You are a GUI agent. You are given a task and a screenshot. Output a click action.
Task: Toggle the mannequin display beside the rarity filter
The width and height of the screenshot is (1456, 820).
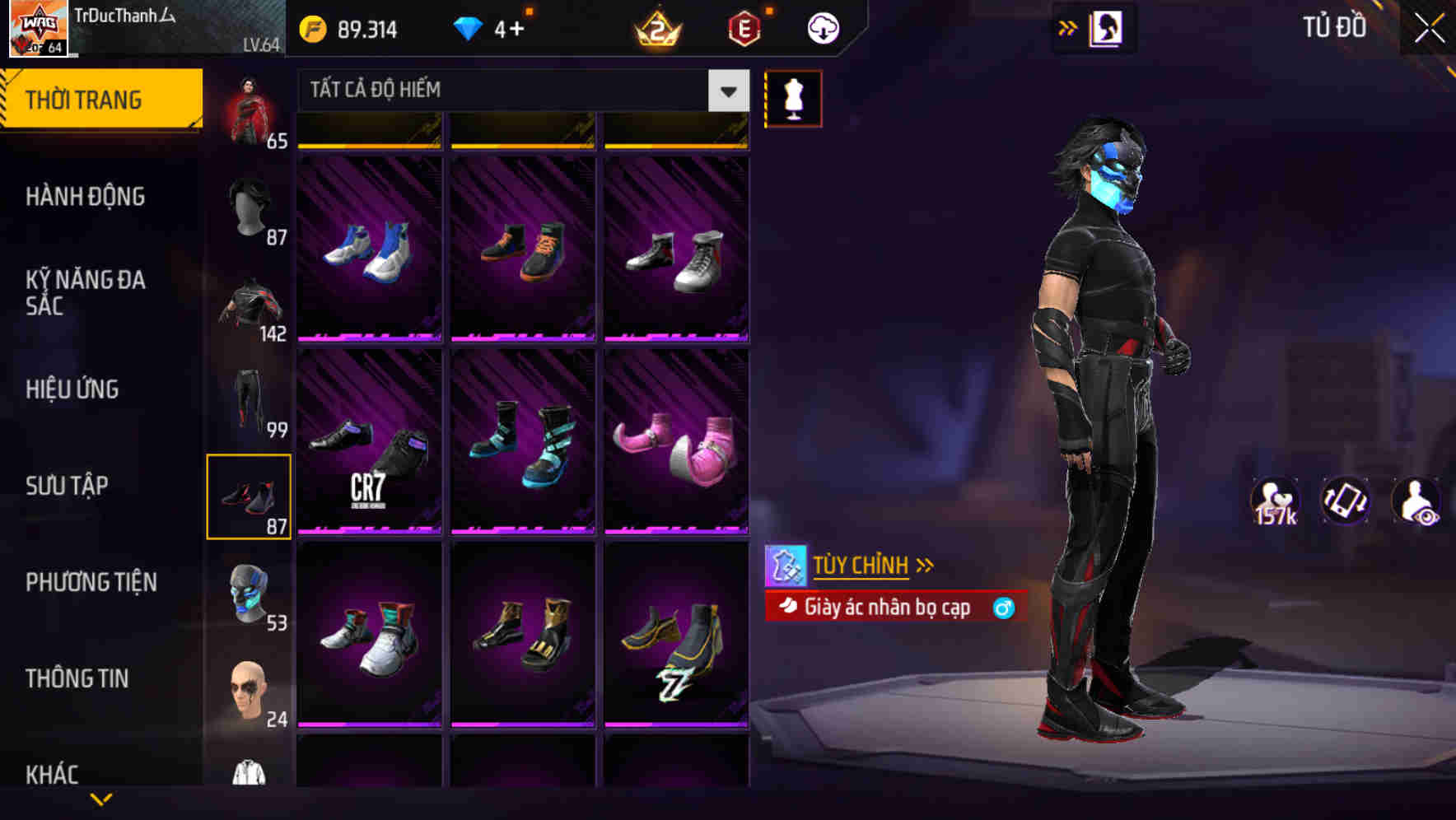[x=791, y=97]
